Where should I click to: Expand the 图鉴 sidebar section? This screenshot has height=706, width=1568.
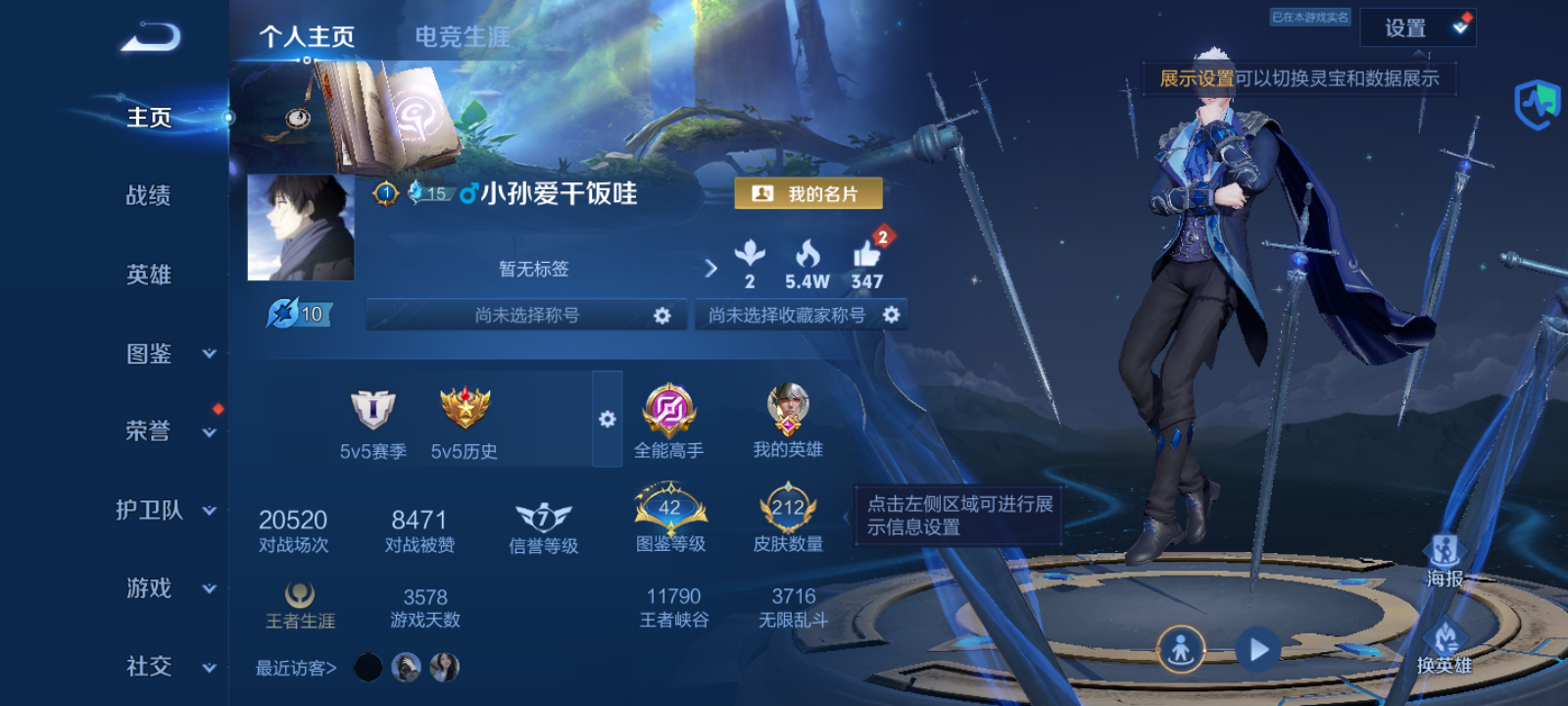tap(147, 353)
